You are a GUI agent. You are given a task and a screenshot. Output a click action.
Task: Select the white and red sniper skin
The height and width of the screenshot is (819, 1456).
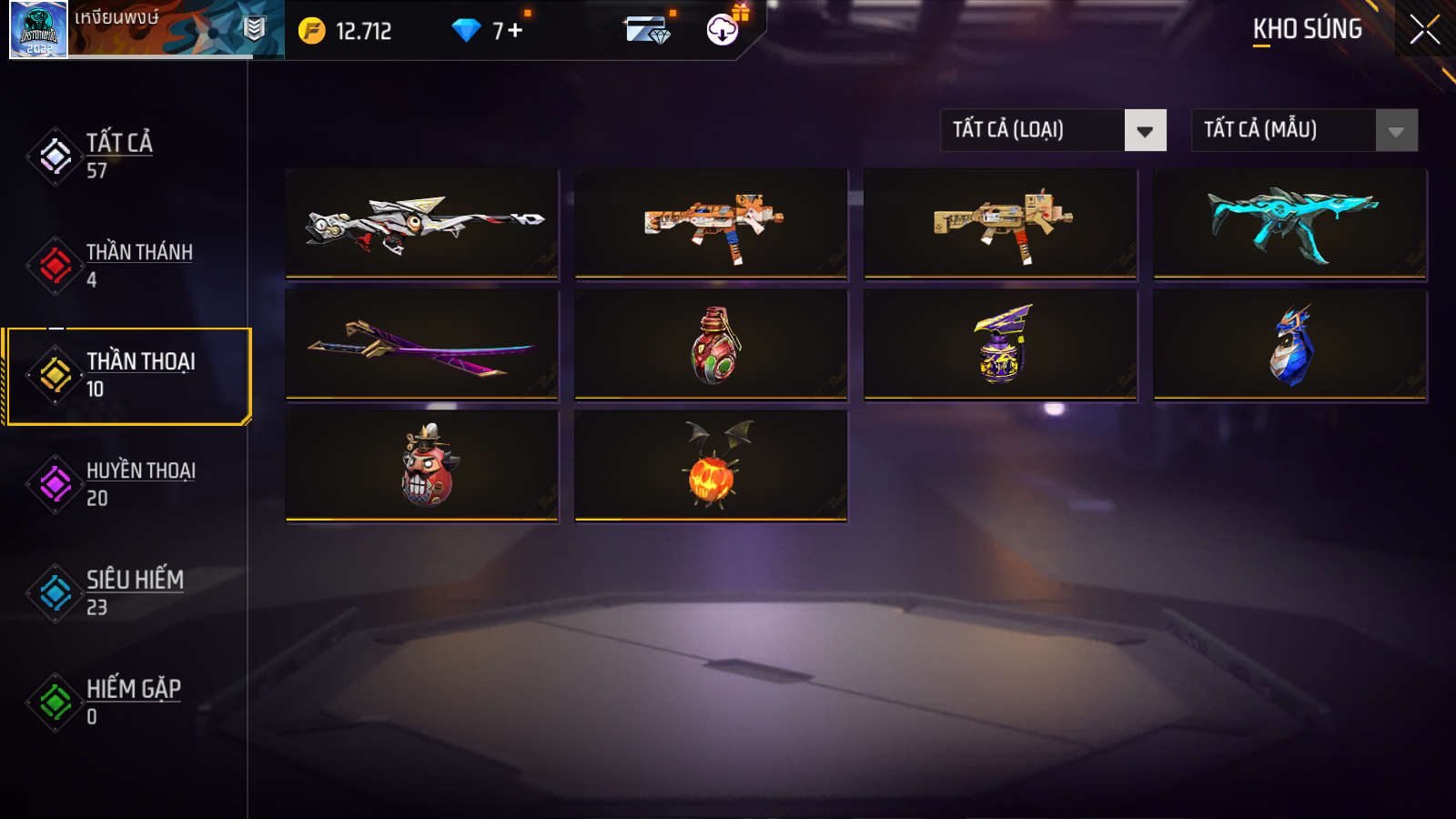pos(422,223)
